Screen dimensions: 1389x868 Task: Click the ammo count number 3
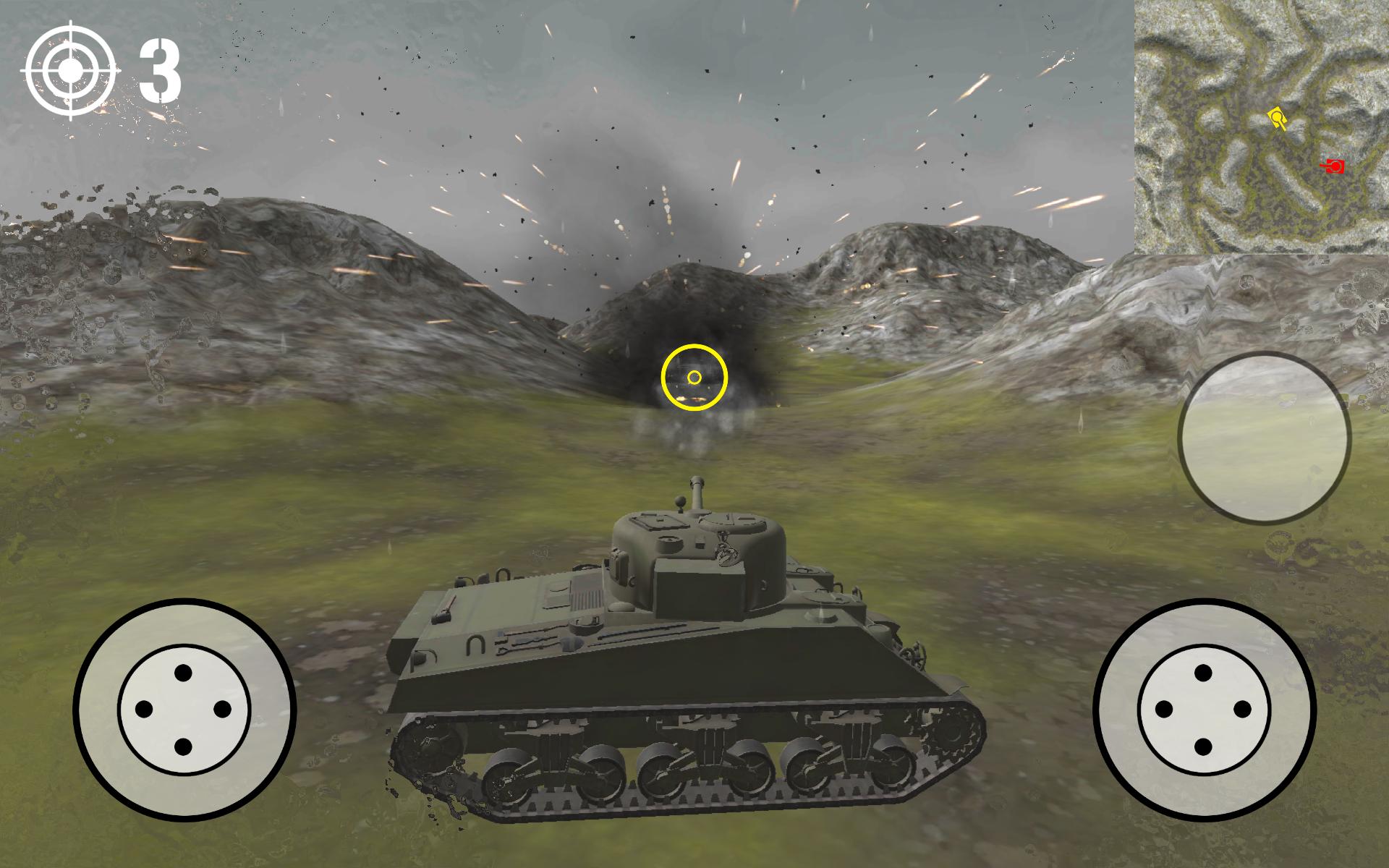(161, 71)
